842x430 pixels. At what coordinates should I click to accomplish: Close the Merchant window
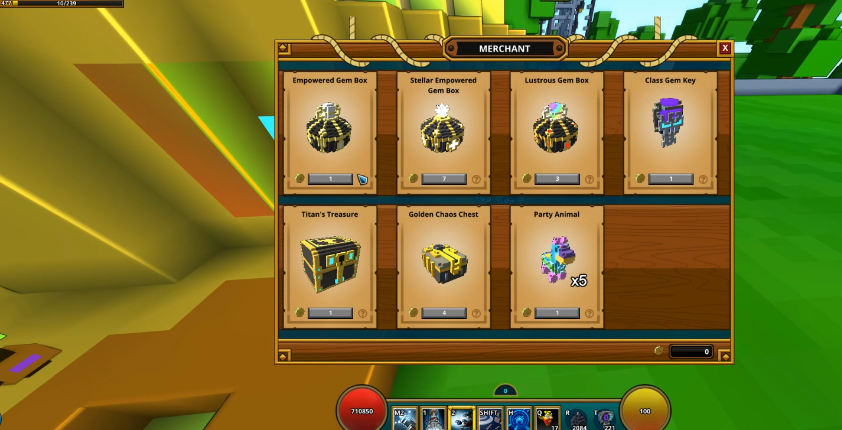(725, 48)
